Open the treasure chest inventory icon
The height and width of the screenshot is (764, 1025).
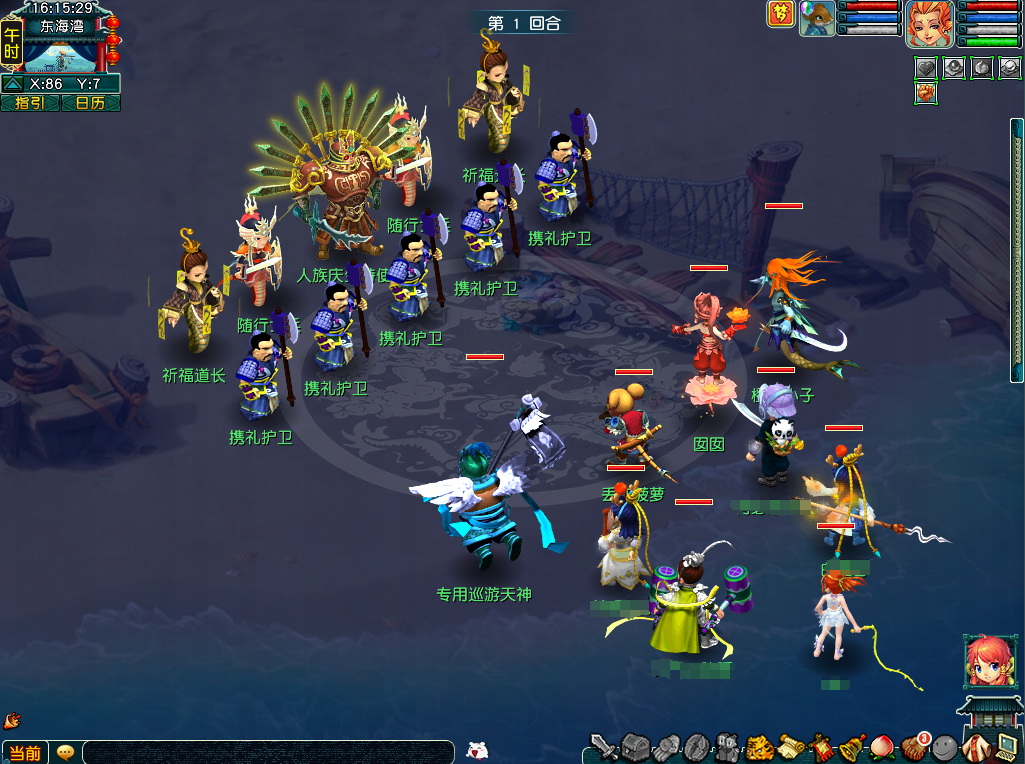click(636, 746)
